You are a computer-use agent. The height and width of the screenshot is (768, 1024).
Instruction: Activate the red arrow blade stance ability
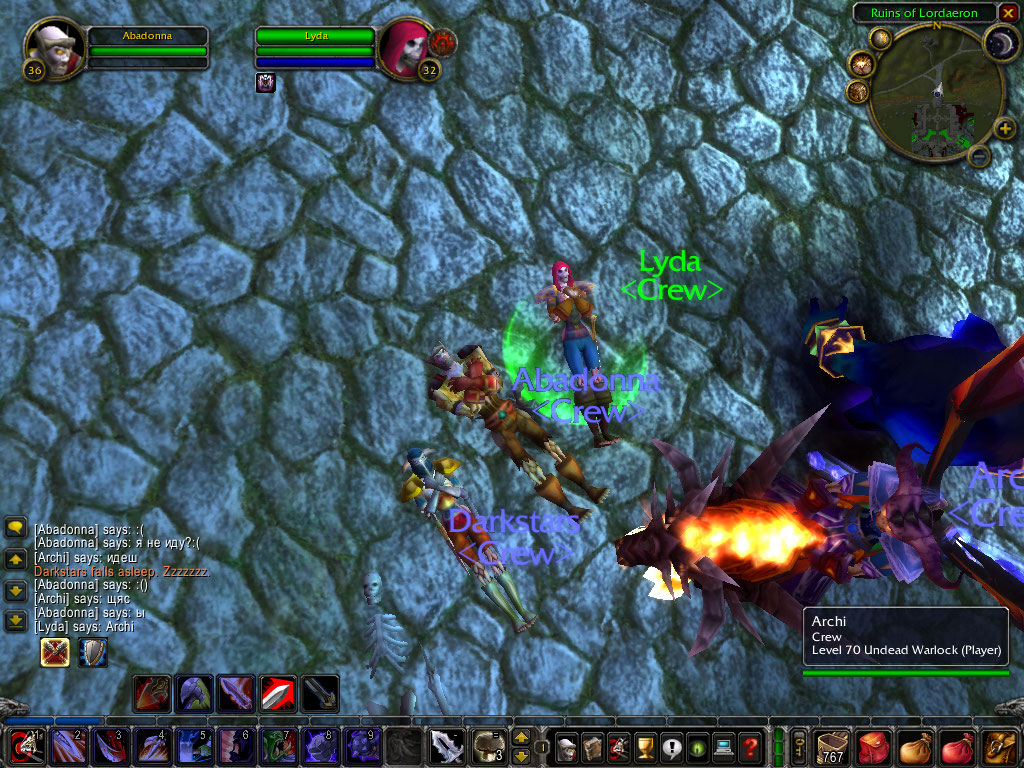click(278, 693)
